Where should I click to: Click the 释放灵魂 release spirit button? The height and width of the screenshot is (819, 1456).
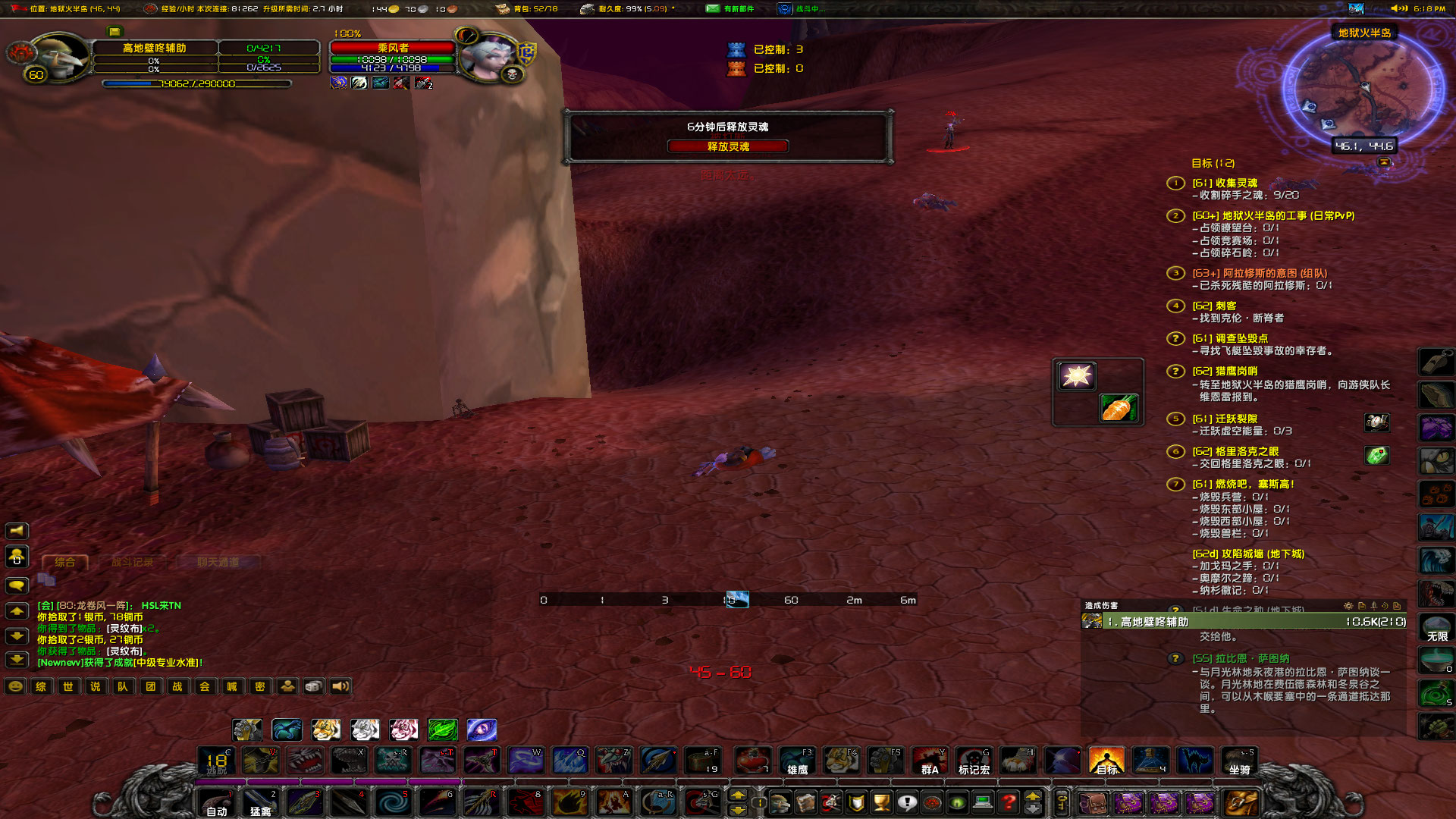728,146
